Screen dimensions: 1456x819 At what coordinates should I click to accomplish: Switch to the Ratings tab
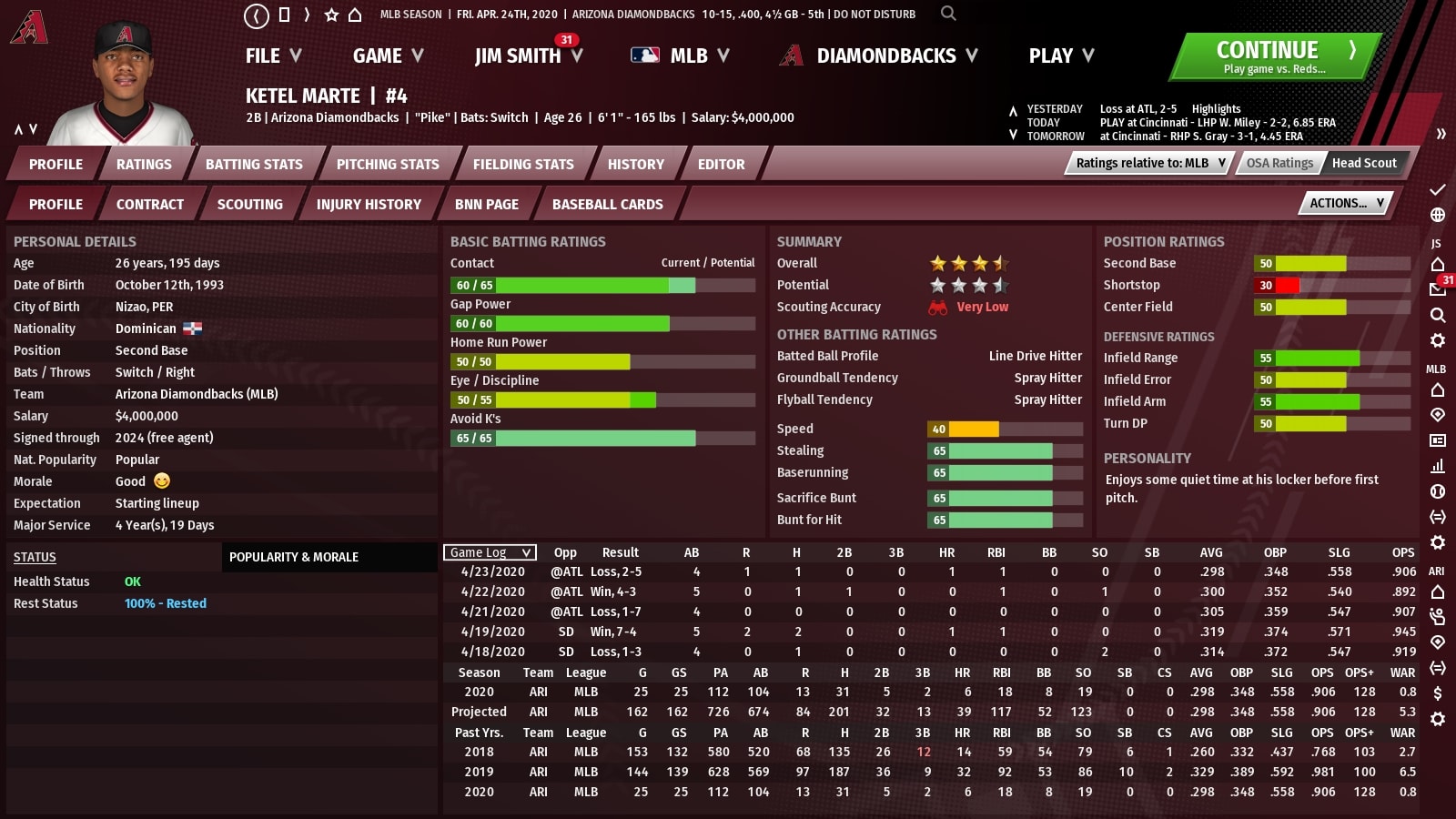tap(144, 165)
